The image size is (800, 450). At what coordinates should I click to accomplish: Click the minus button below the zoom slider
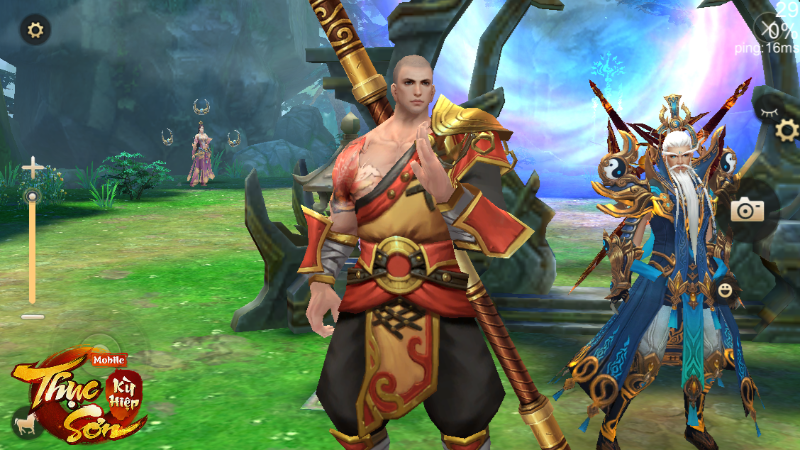33,316
